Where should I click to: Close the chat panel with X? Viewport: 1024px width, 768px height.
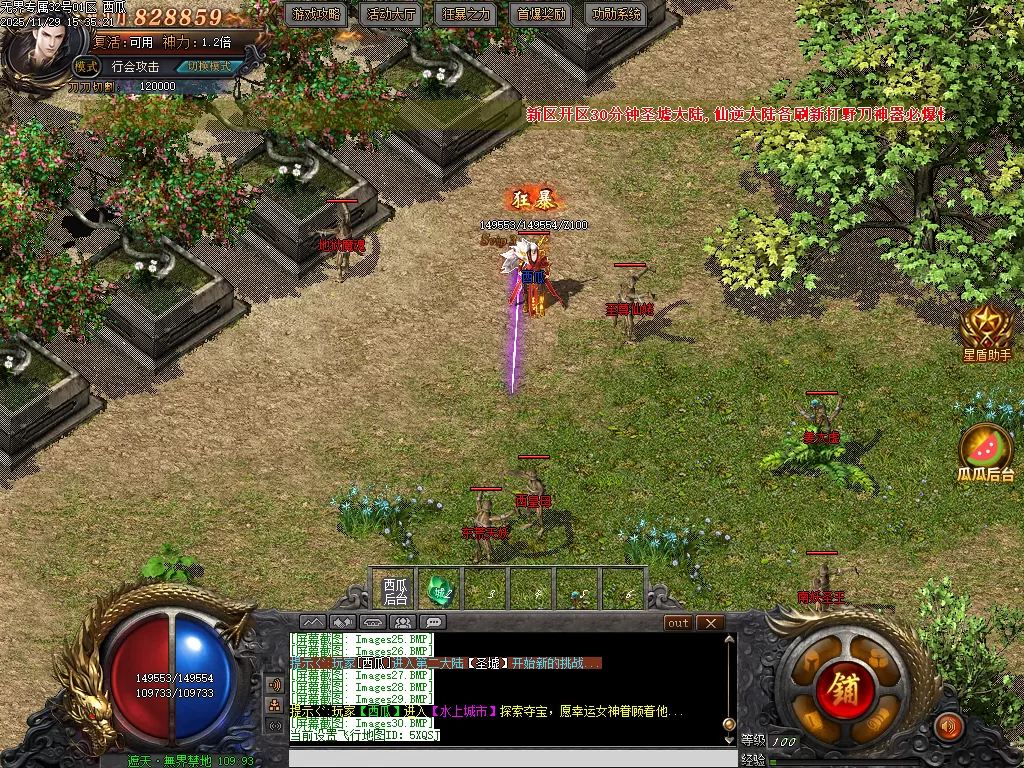coord(710,622)
